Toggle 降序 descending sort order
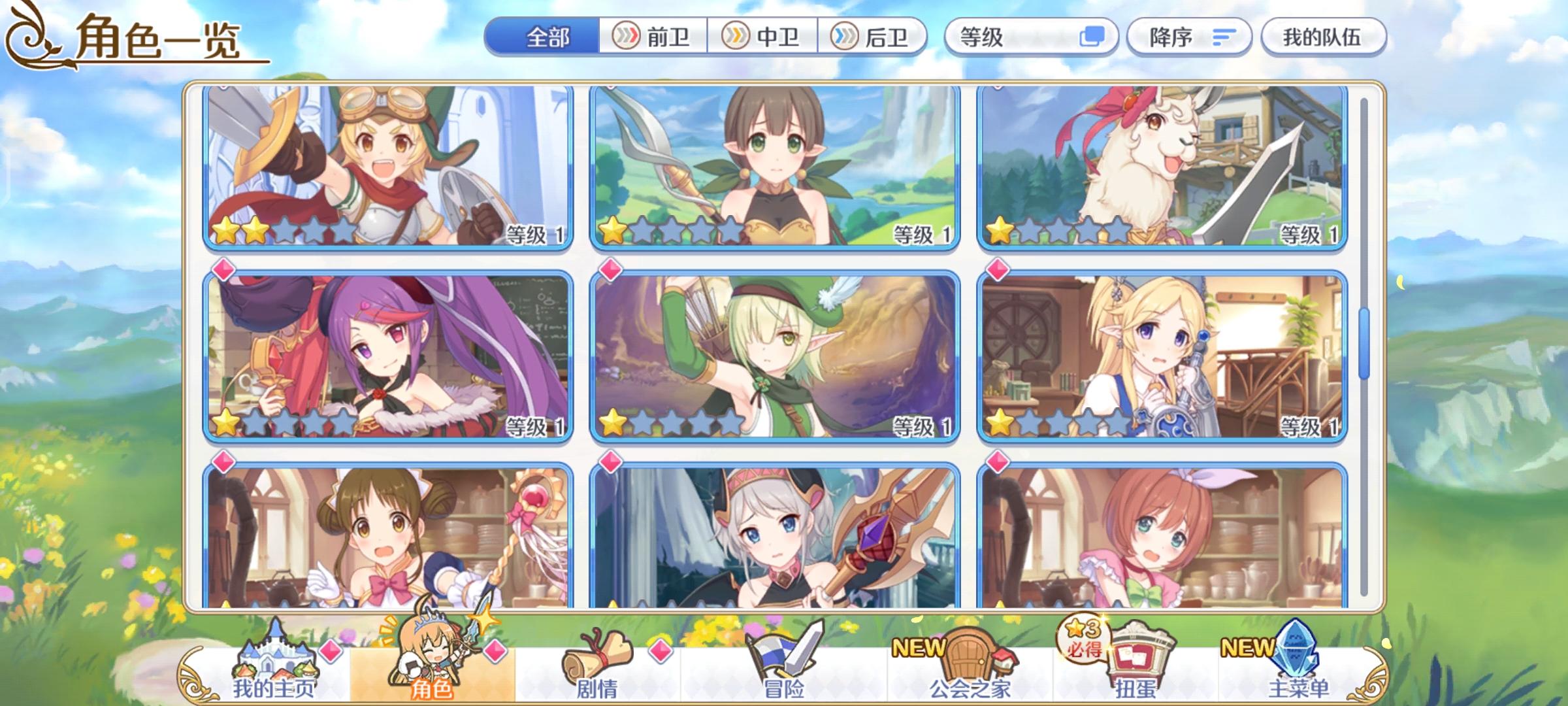The height and width of the screenshot is (706, 1568). (1189, 37)
